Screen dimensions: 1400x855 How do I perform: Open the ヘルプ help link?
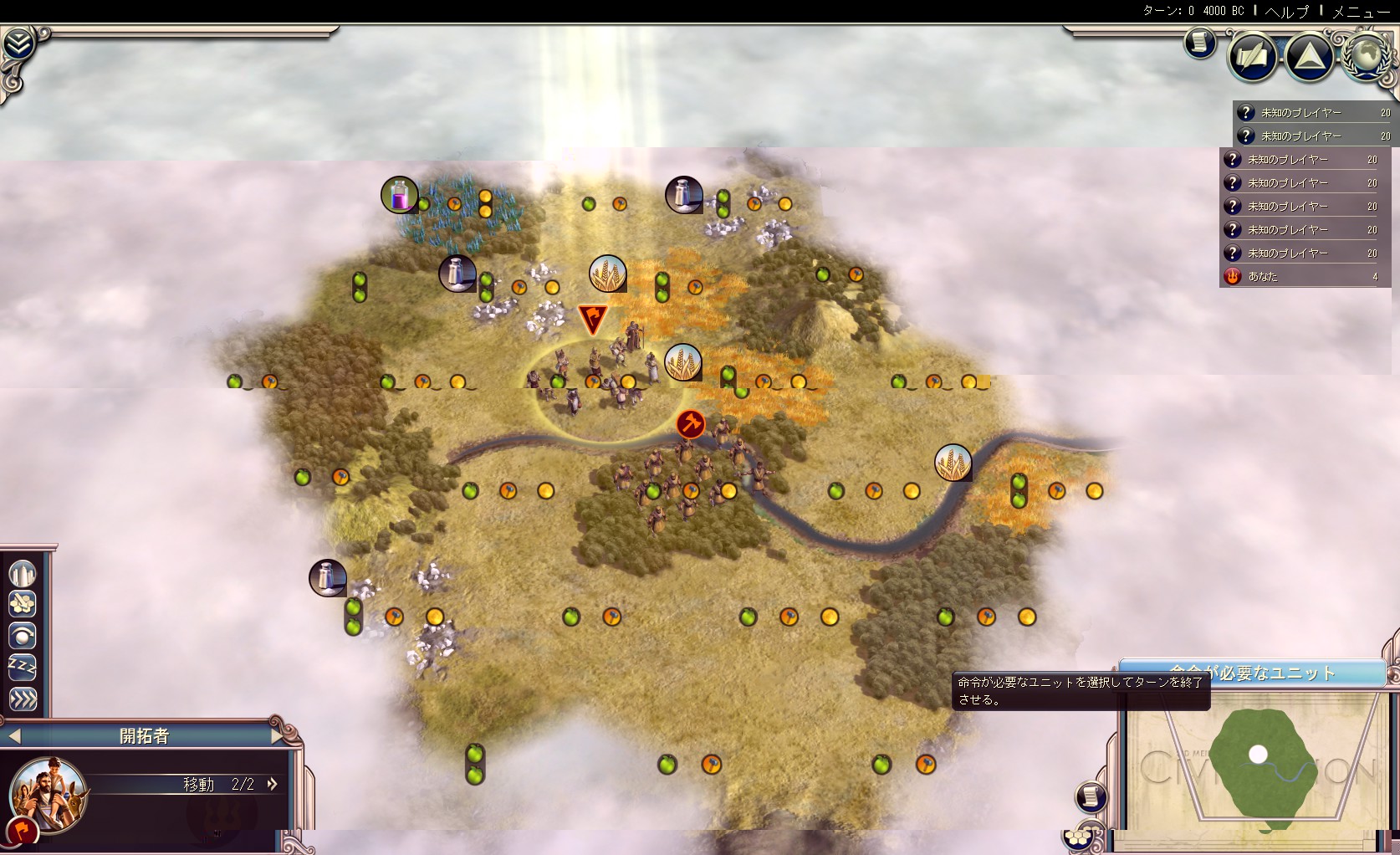(1287, 11)
